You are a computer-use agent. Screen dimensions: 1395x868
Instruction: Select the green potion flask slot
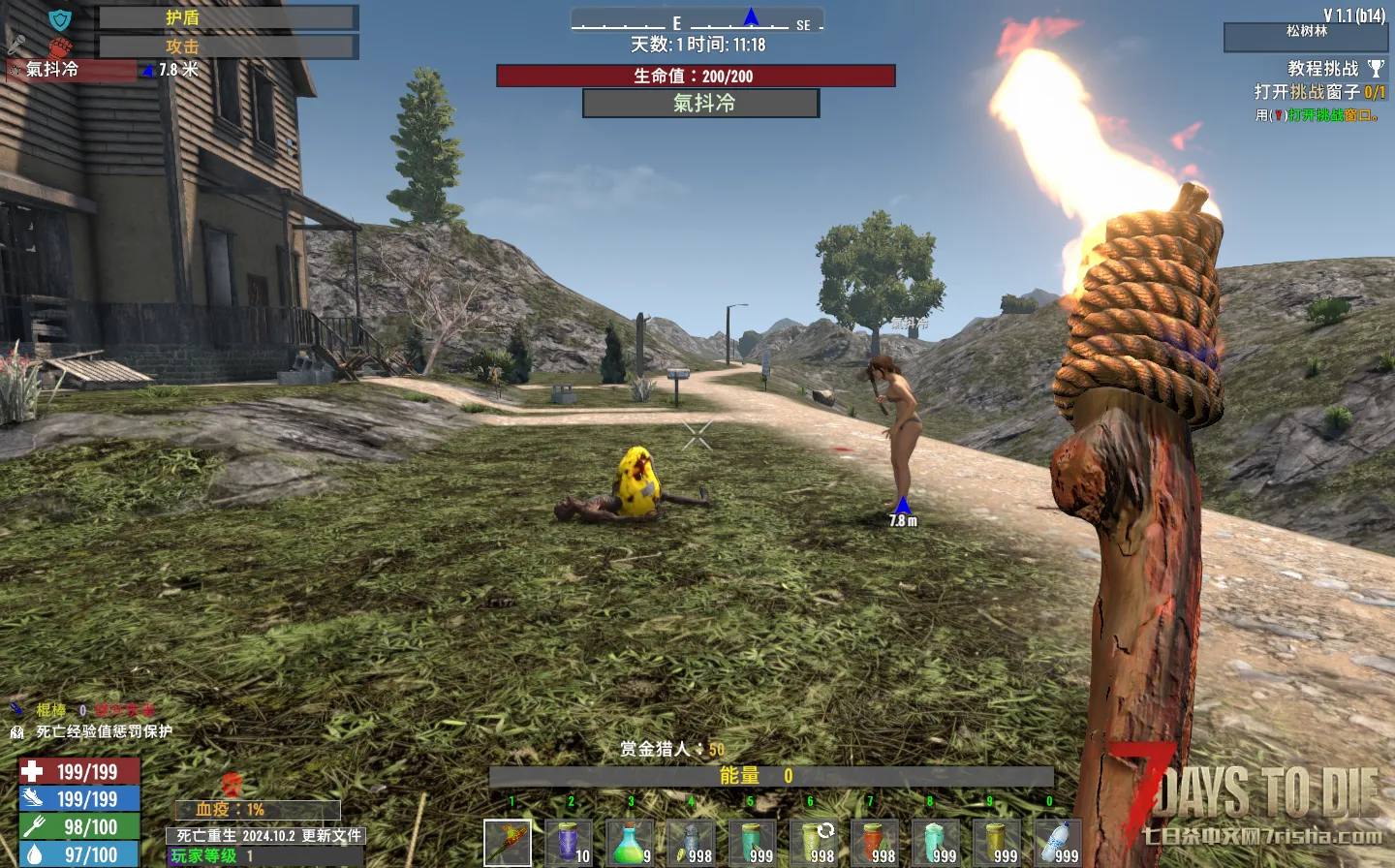630,843
